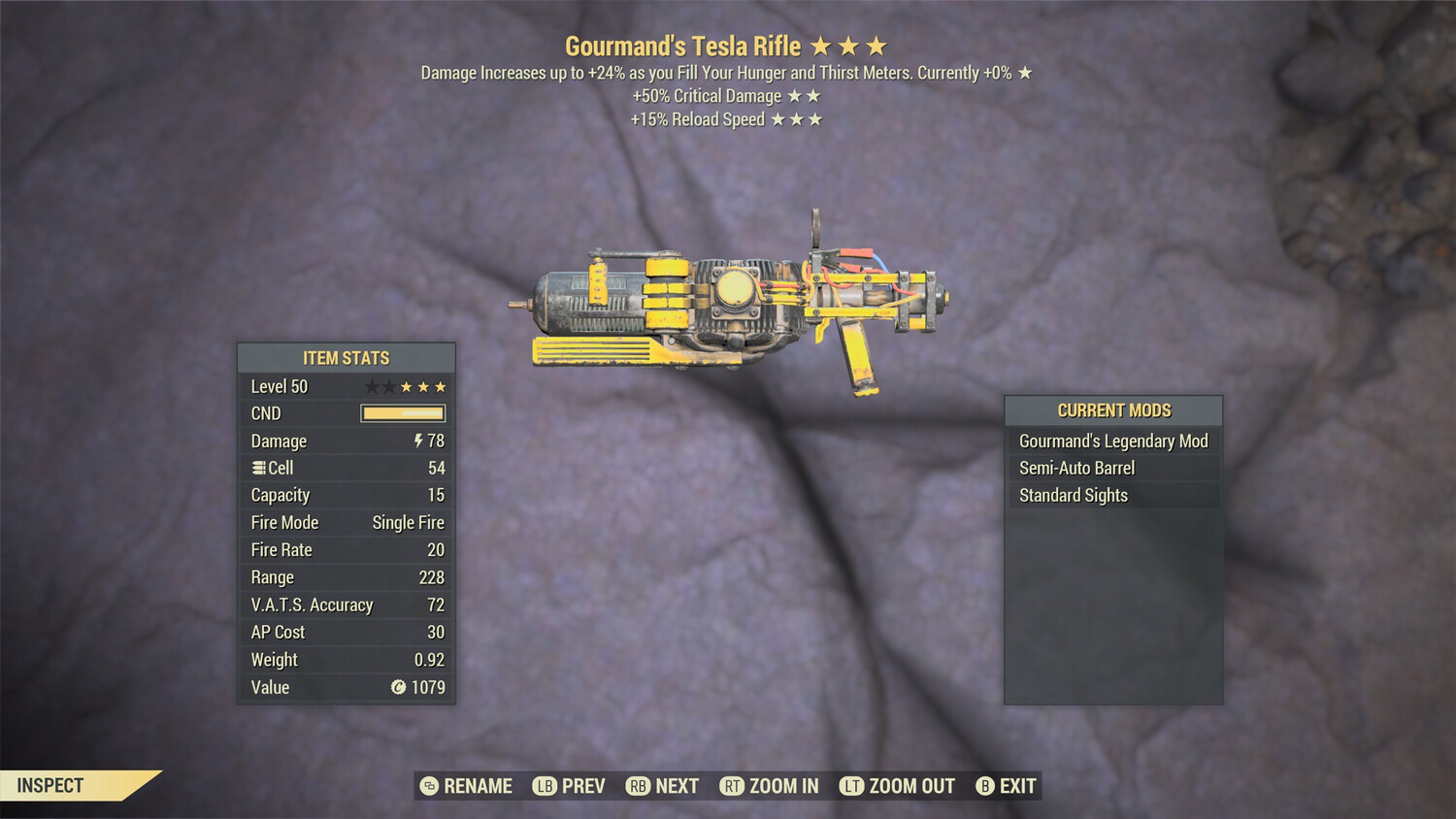1456x819 pixels.
Task: Click the B Exit button icon
Action: [x=985, y=786]
